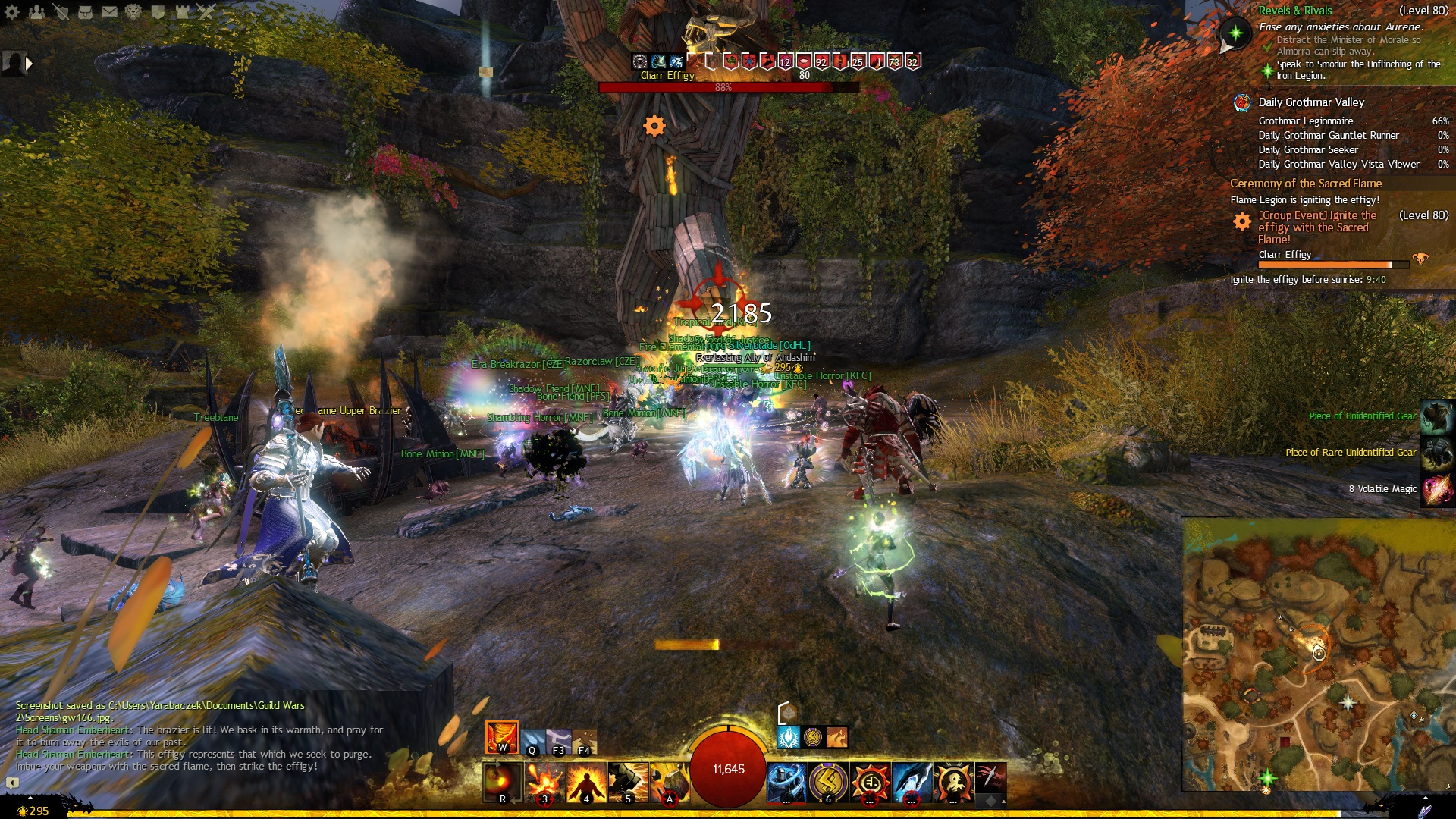
Task: Open the contacts and LFG panel
Action: [36, 11]
